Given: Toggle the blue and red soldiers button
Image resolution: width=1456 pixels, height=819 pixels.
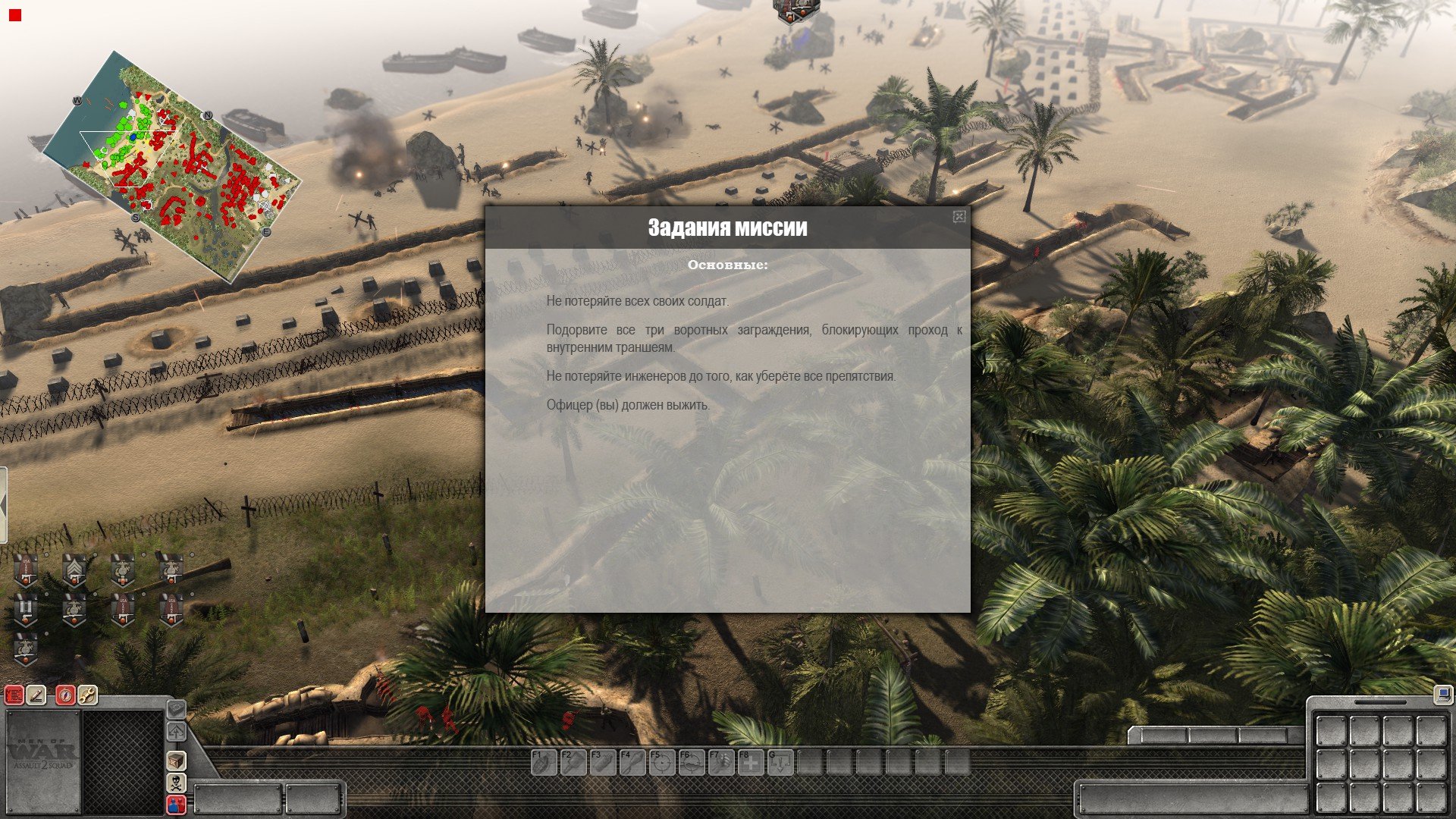Looking at the screenshot, I should (176, 805).
